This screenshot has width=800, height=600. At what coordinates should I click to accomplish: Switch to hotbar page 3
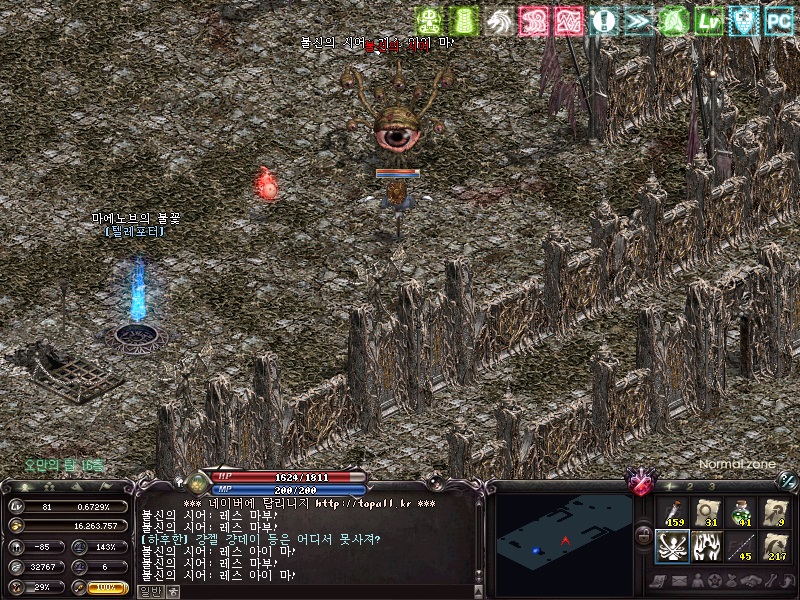tap(711, 486)
